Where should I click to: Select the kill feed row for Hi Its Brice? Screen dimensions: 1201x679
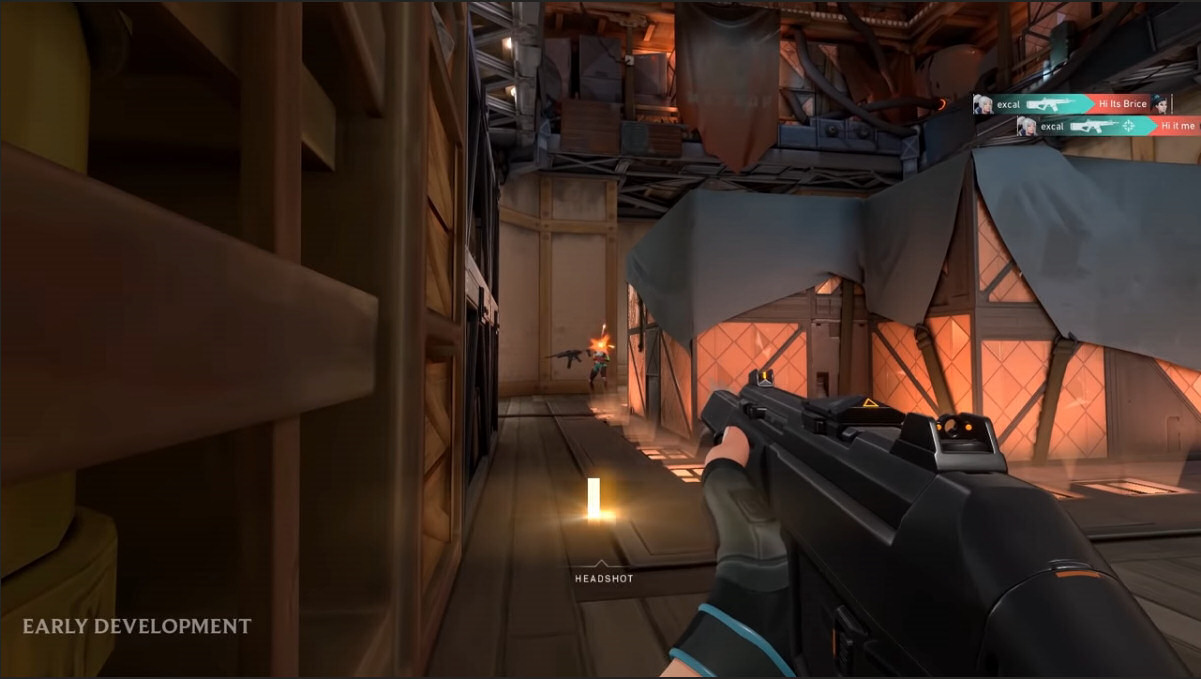1071,104
